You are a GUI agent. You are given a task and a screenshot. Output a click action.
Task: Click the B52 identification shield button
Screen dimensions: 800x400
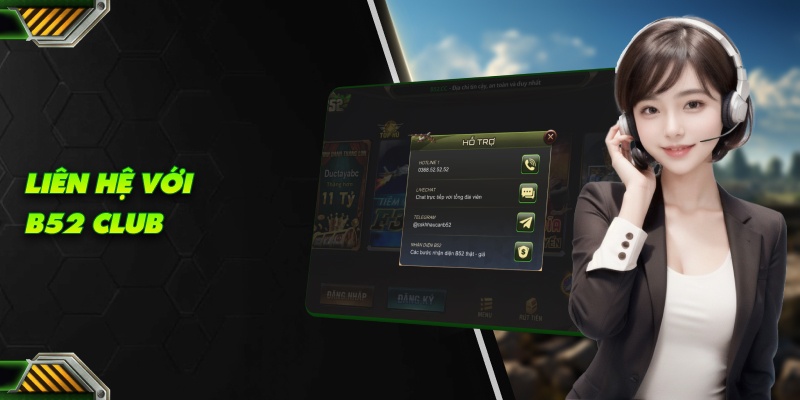pos(523,251)
